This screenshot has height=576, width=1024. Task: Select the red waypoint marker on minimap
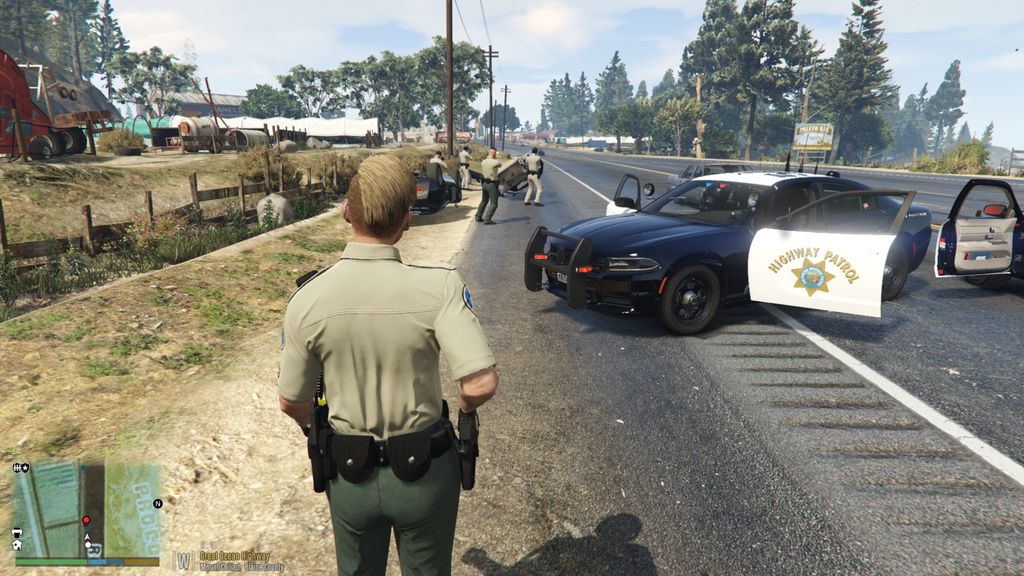pos(86,521)
